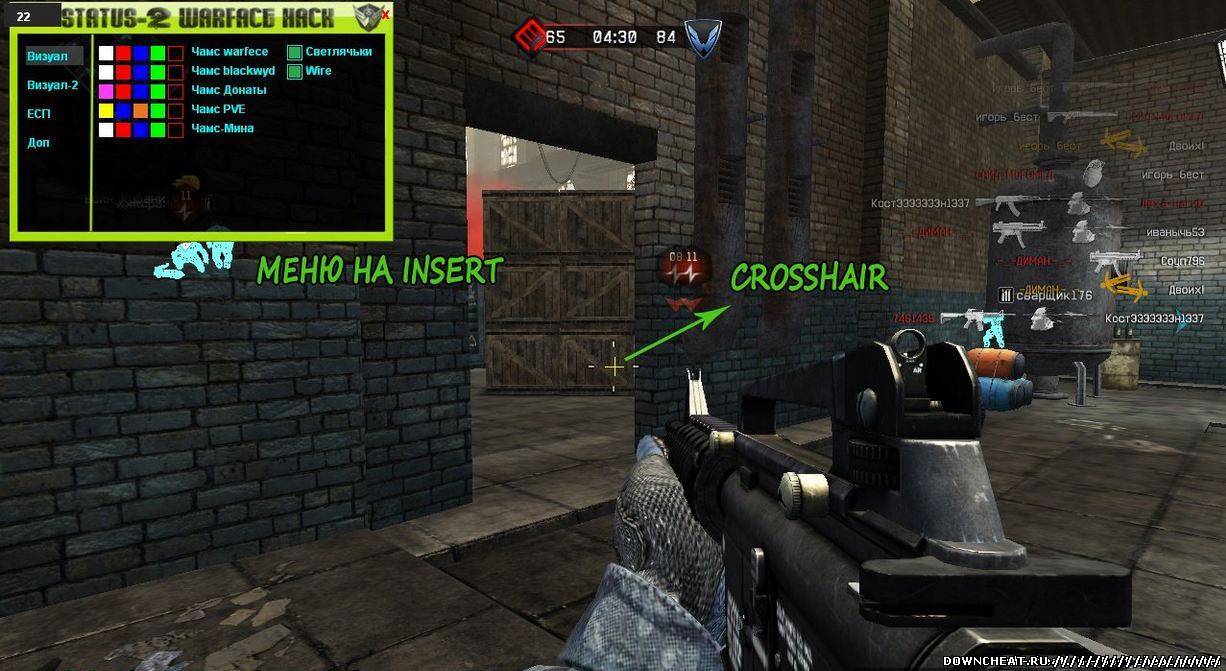1226x671 pixels.
Task: Select the green swatch in Чамс Донаты row
Action: point(158,91)
